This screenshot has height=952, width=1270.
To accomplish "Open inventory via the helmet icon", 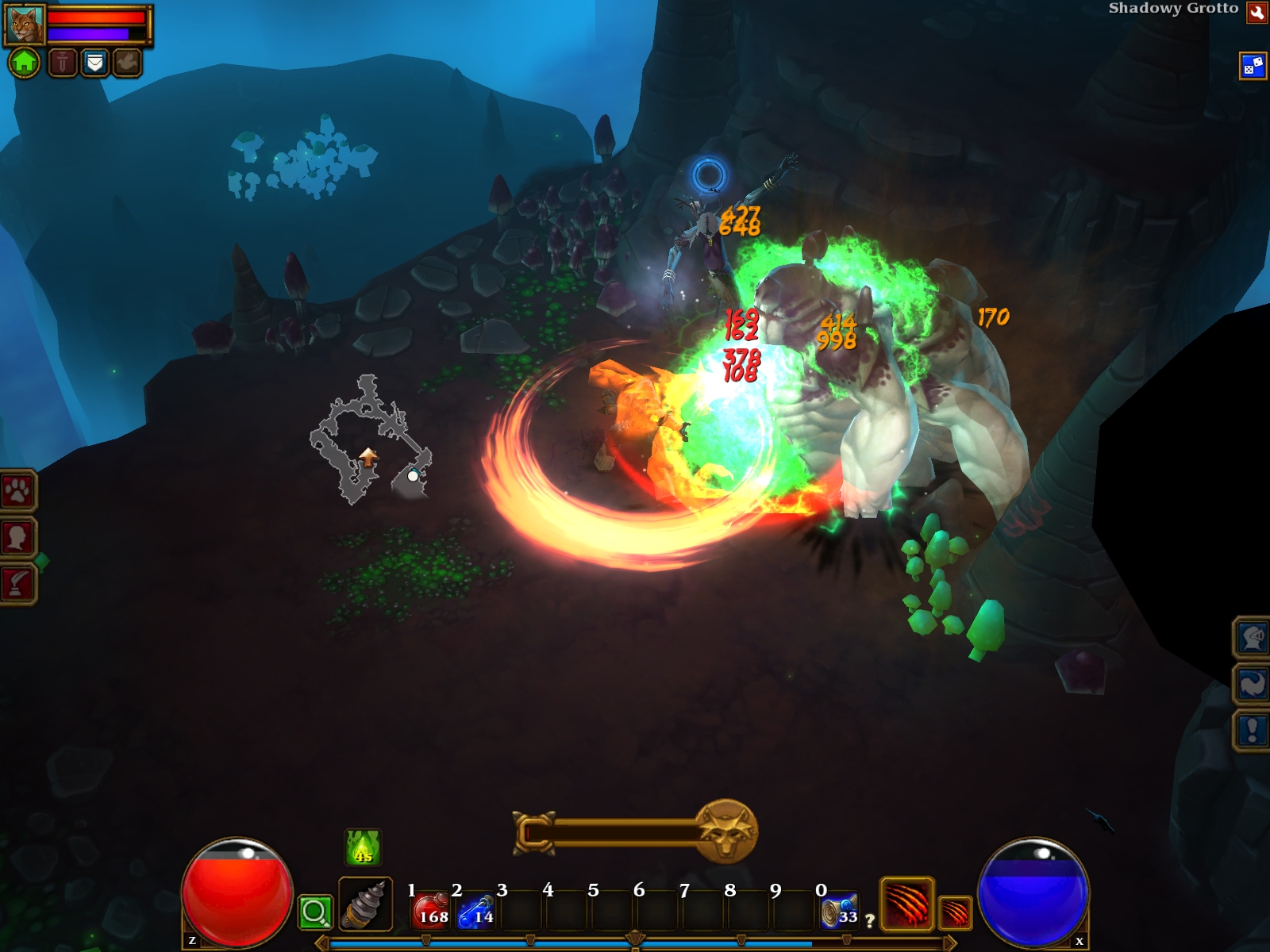I will 1252,637.
